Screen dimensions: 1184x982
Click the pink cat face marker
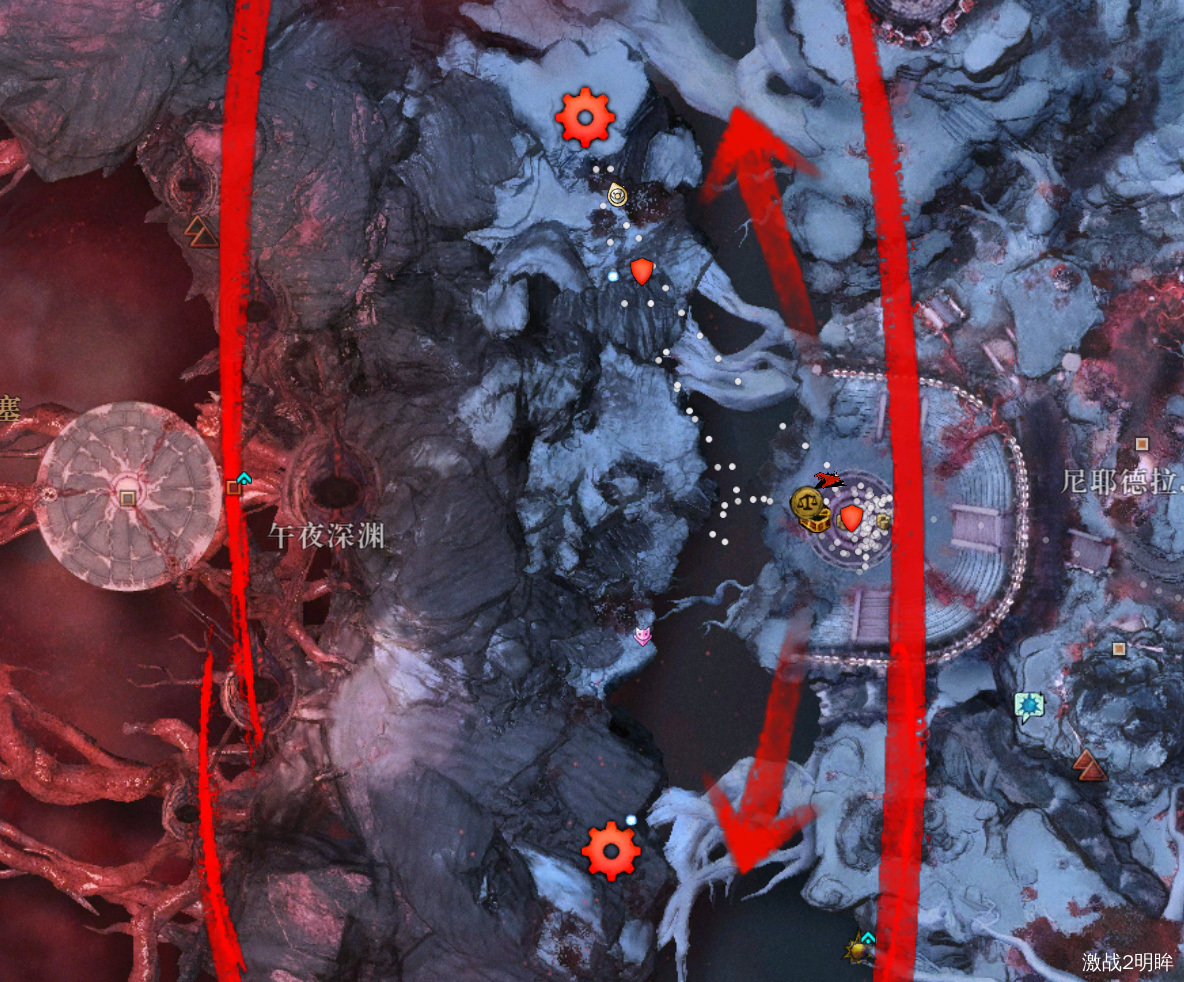[x=644, y=634]
